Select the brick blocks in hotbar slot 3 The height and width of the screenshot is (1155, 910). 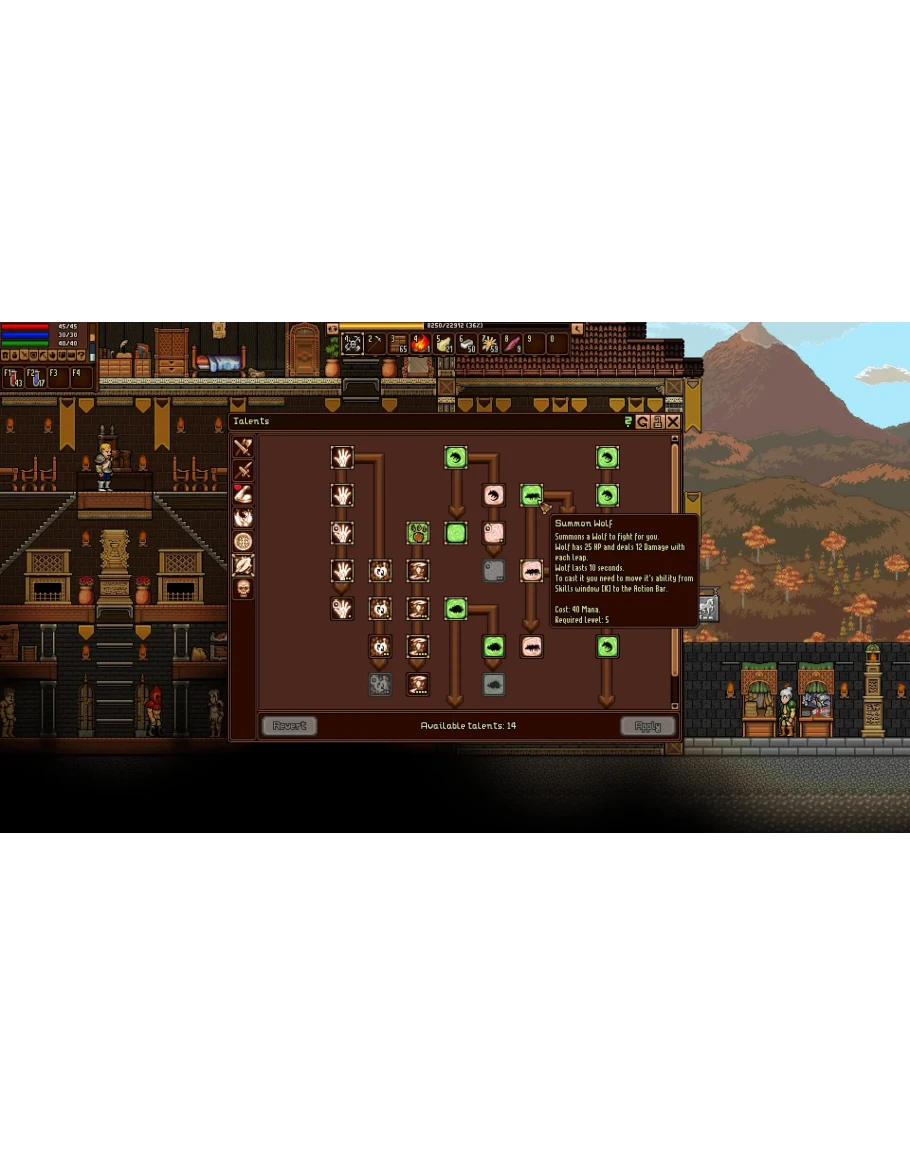(x=398, y=344)
